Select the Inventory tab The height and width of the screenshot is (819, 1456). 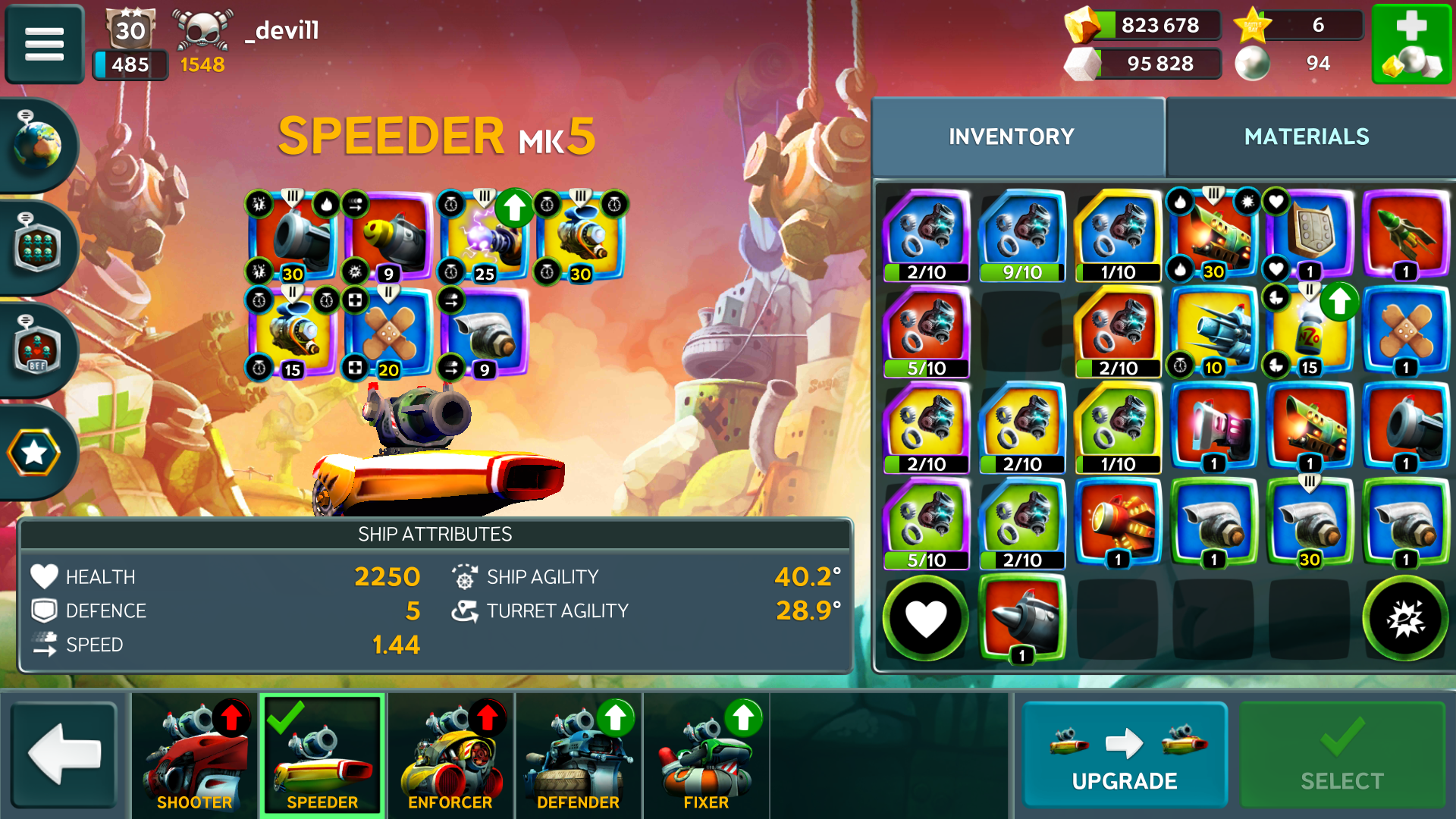click(x=1012, y=136)
